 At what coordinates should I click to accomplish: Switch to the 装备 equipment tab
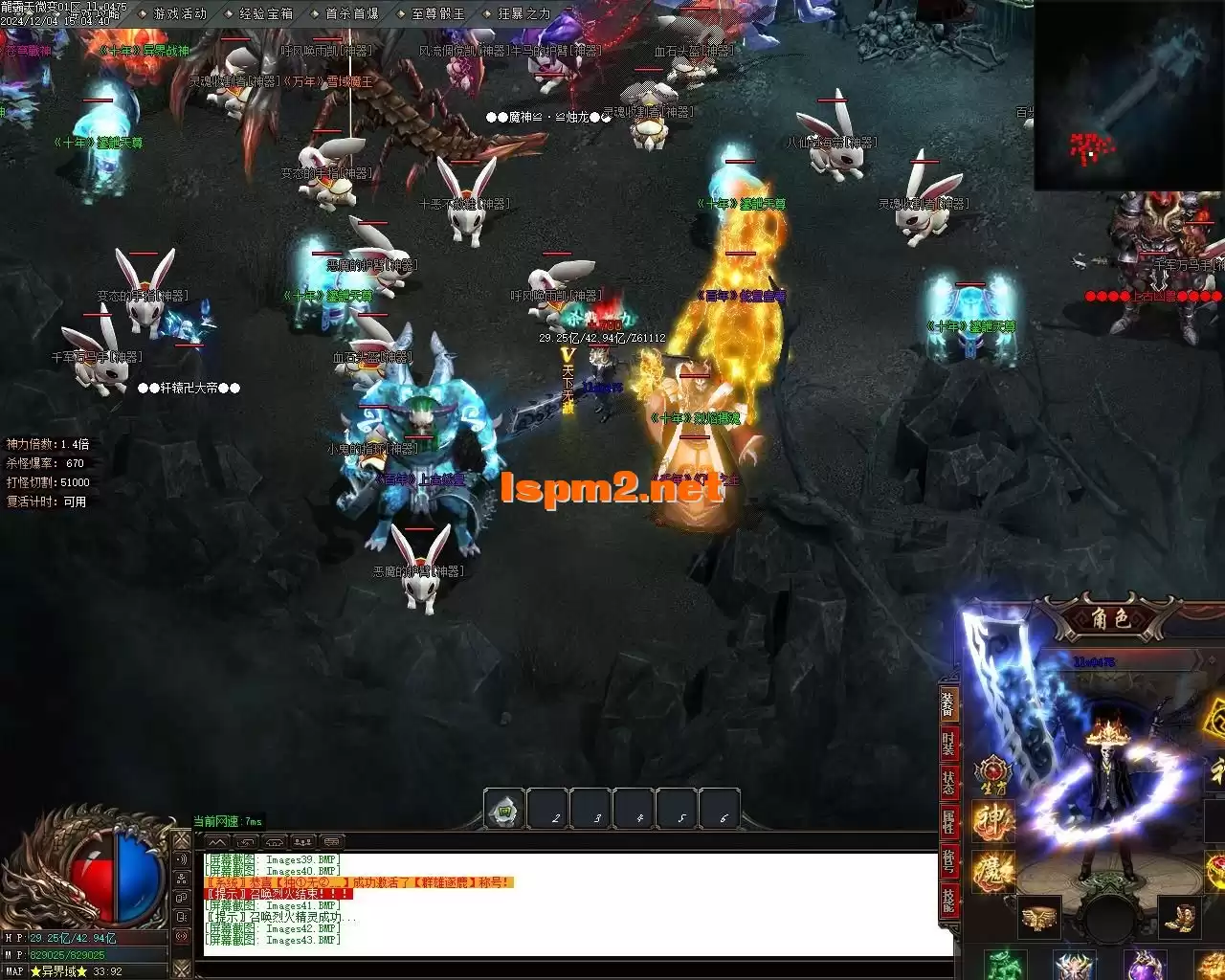pos(947,704)
